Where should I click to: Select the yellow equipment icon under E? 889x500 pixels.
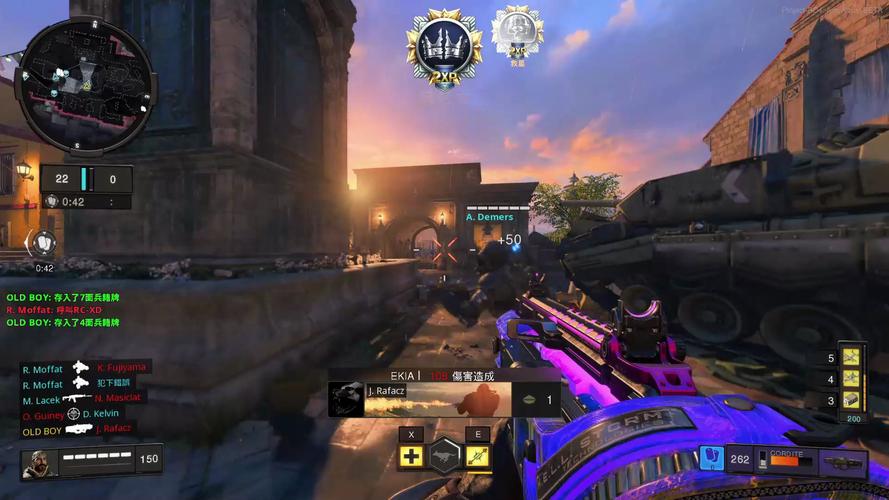coord(477,457)
